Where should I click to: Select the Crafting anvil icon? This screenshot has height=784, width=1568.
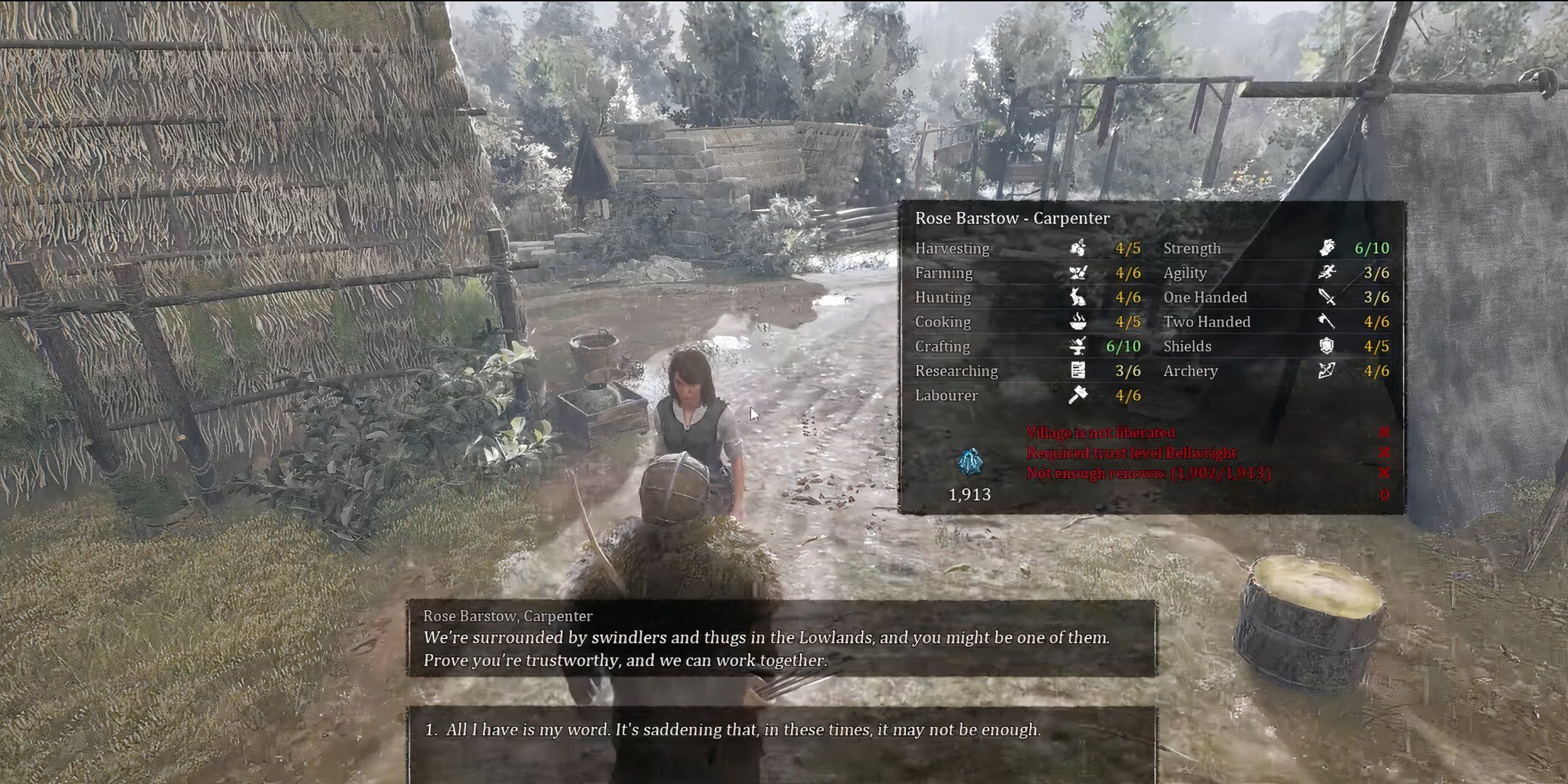pyautogui.click(x=1079, y=346)
